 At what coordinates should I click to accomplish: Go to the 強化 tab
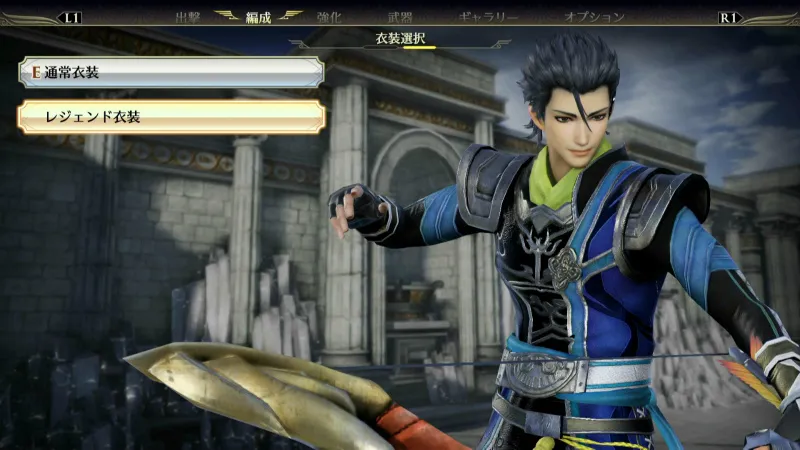(329, 17)
